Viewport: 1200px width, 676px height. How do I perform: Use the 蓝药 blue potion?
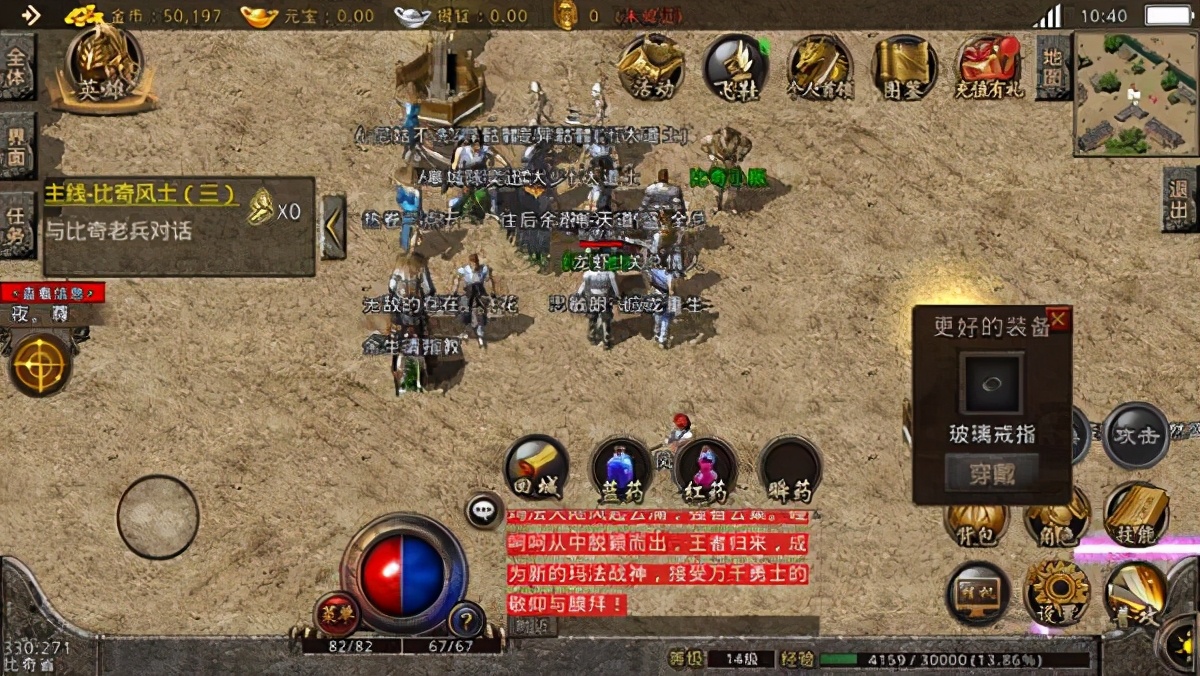(x=622, y=468)
